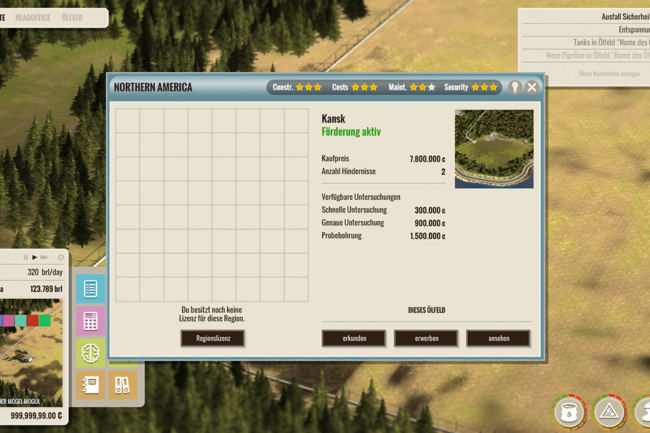
Task: Select the erwerben button
Action: tap(426, 338)
